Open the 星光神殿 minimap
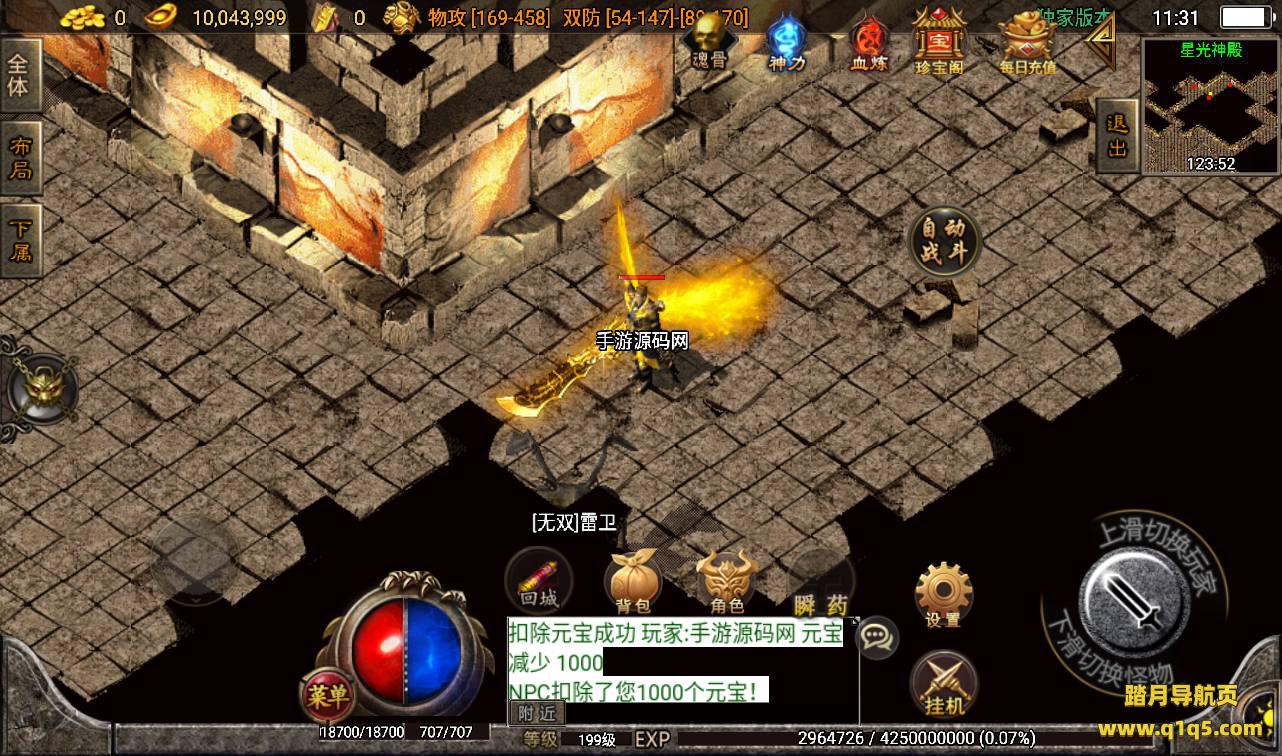1282x756 pixels. [1210, 106]
